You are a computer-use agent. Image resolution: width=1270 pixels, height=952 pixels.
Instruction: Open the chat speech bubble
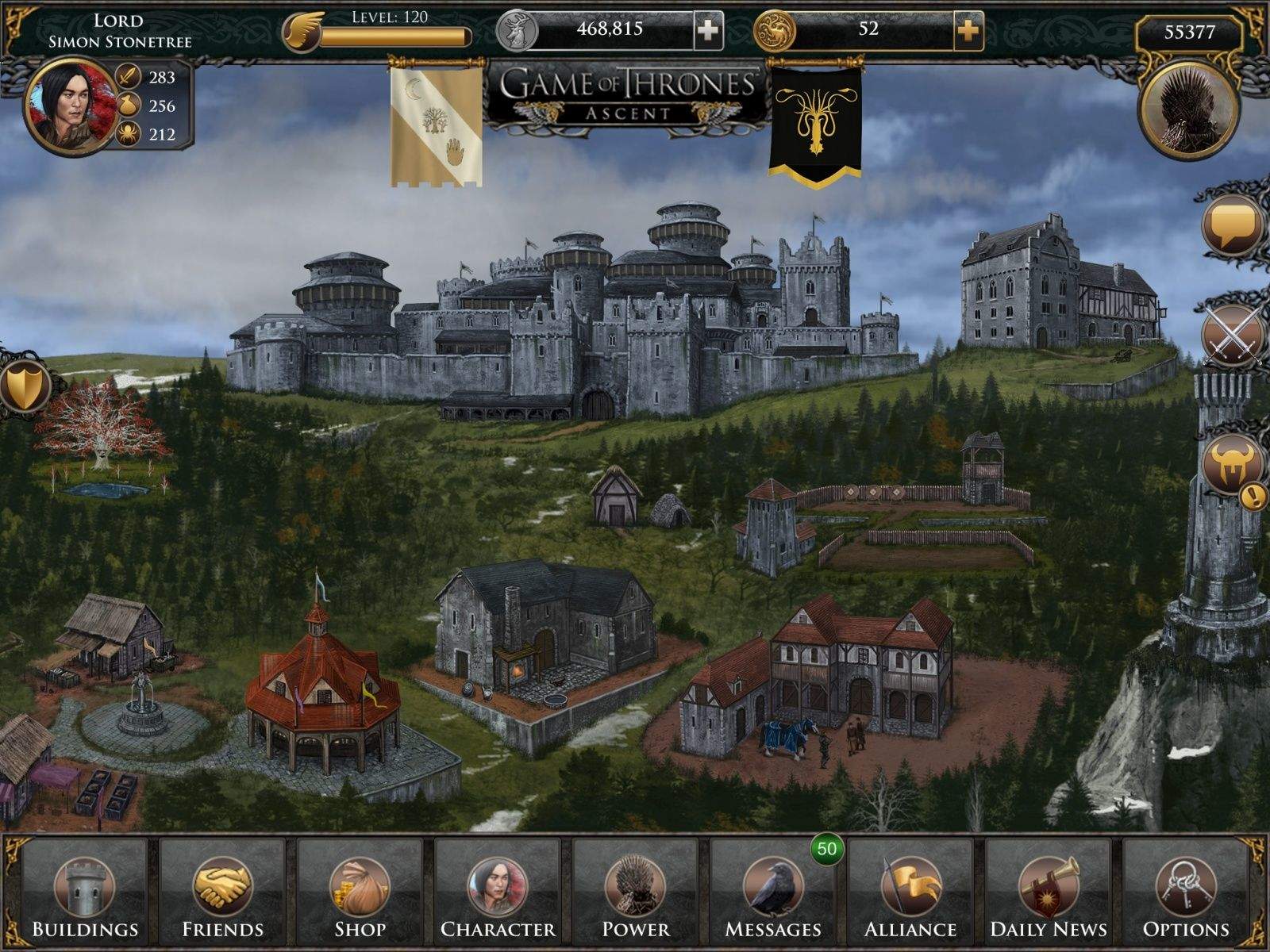click(1233, 225)
